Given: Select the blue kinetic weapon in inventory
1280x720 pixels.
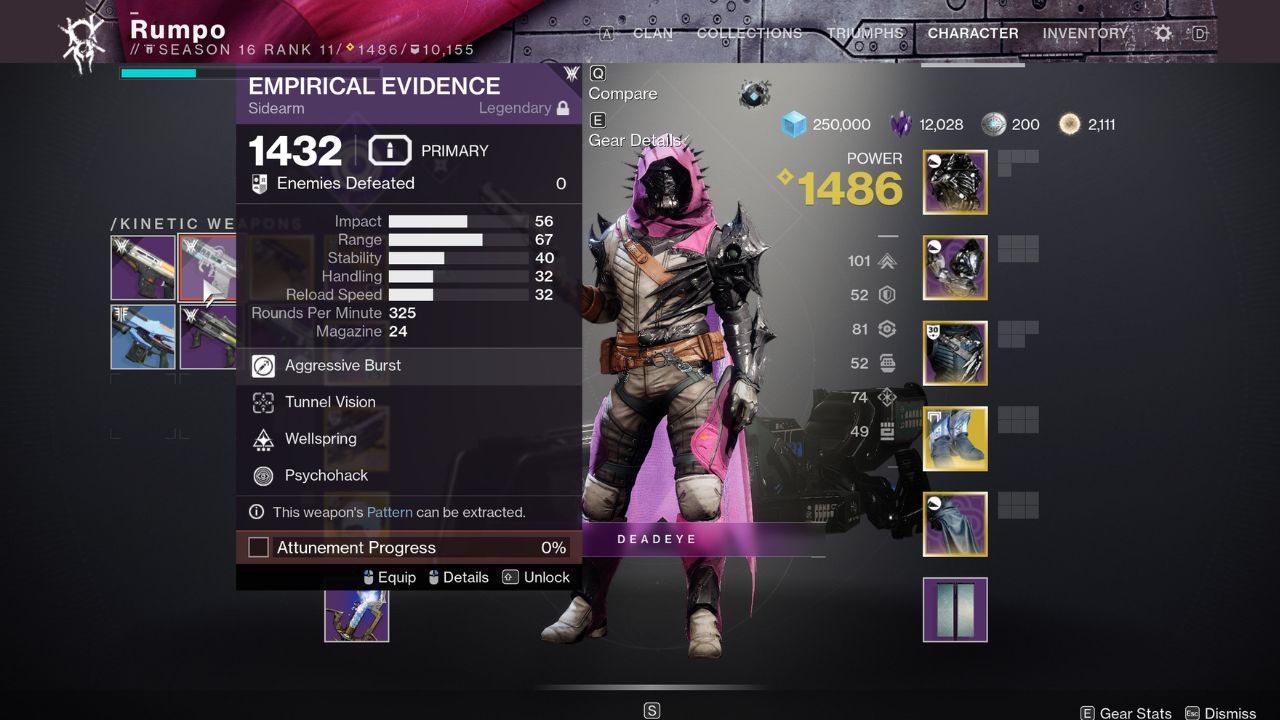Looking at the screenshot, I should [x=143, y=337].
